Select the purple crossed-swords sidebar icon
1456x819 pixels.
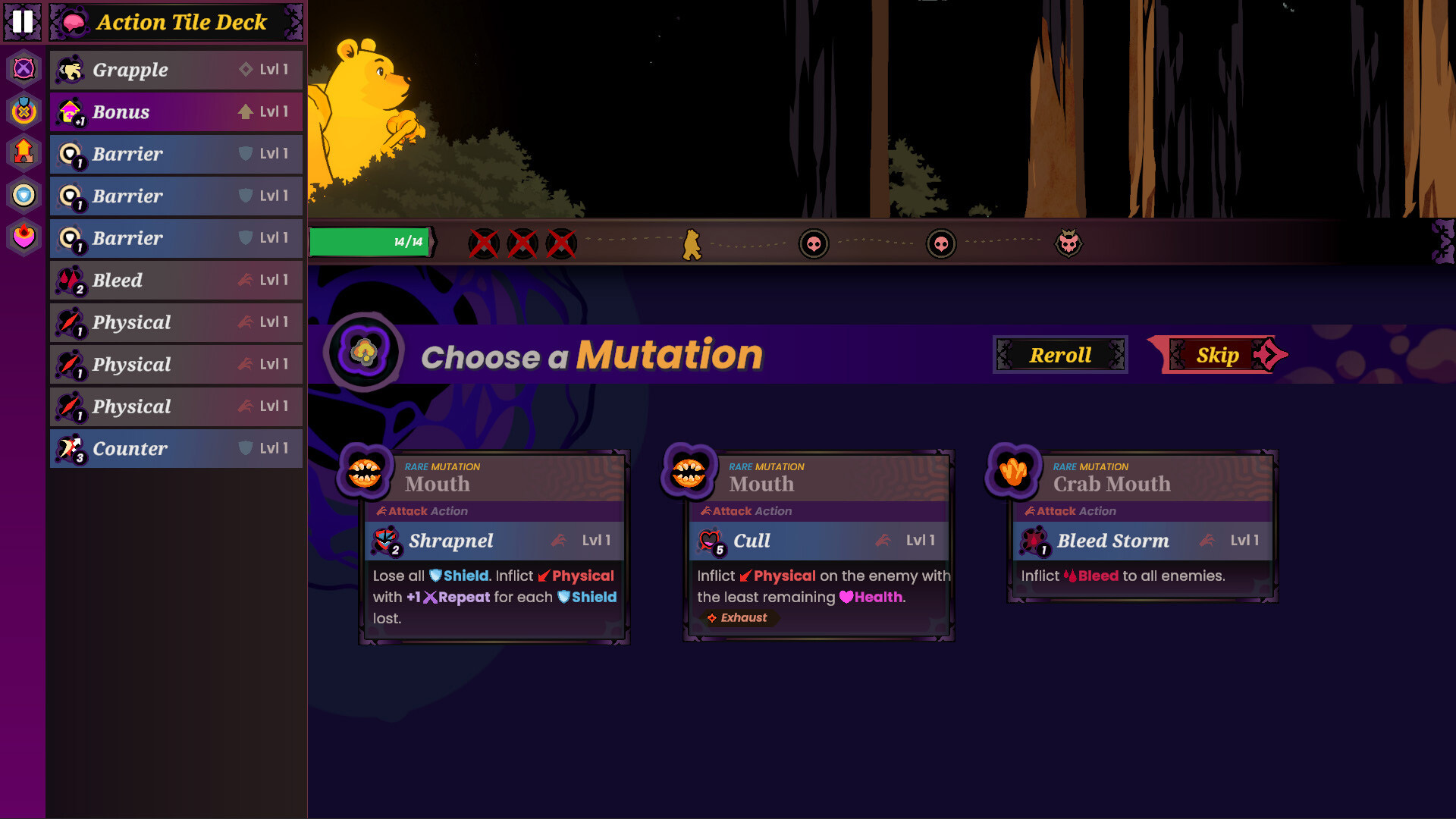(24, 69)
